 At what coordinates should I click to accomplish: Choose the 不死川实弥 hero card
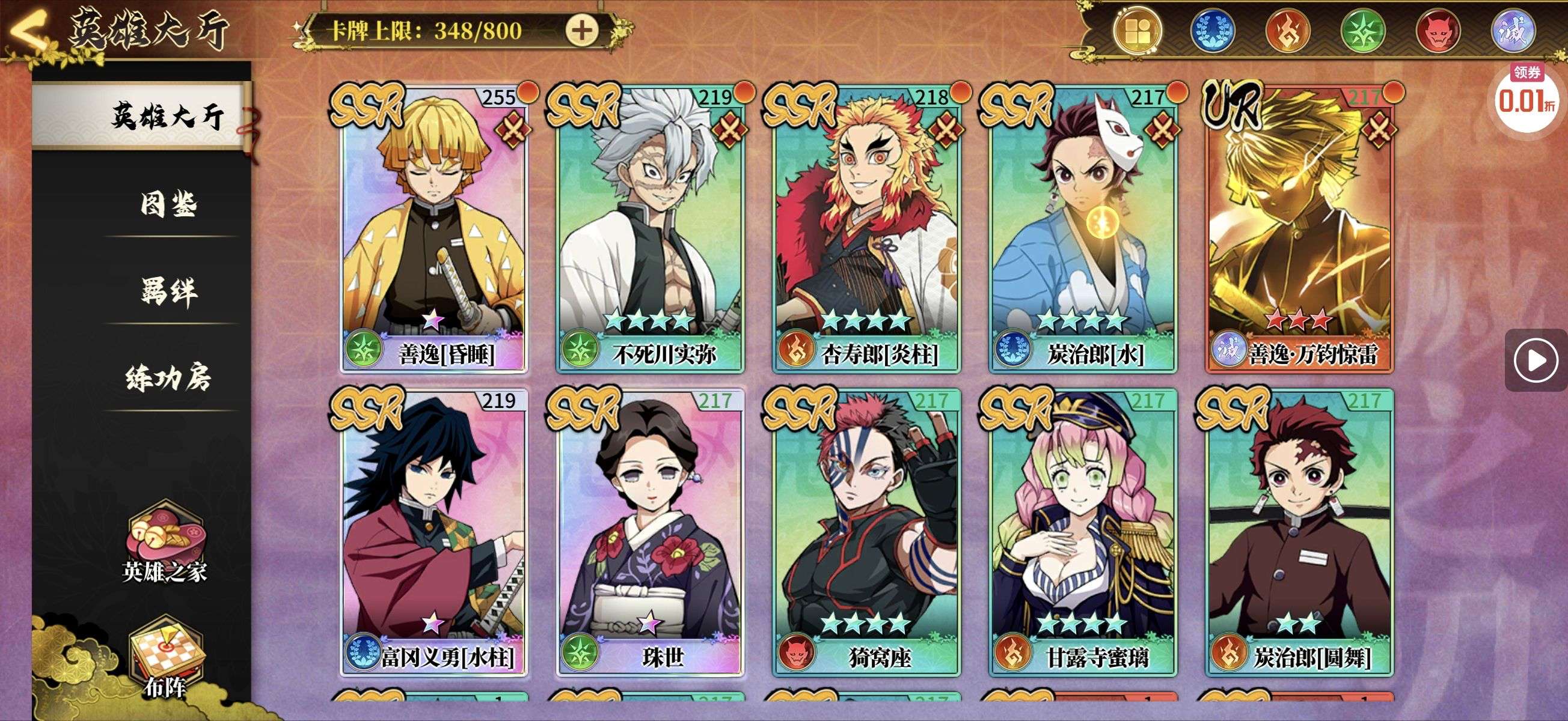[649, 228]
